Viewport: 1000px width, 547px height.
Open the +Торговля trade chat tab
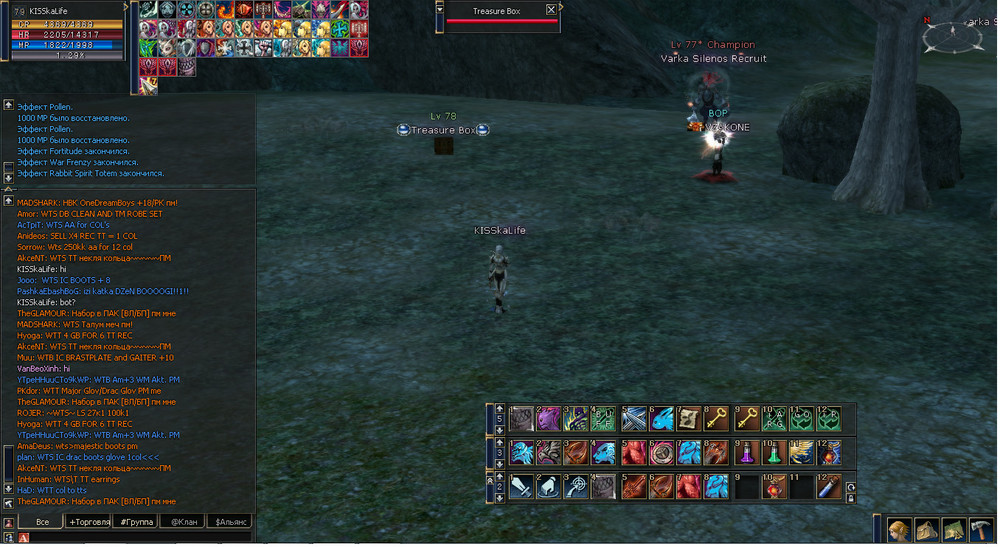[x=87, y=522]
